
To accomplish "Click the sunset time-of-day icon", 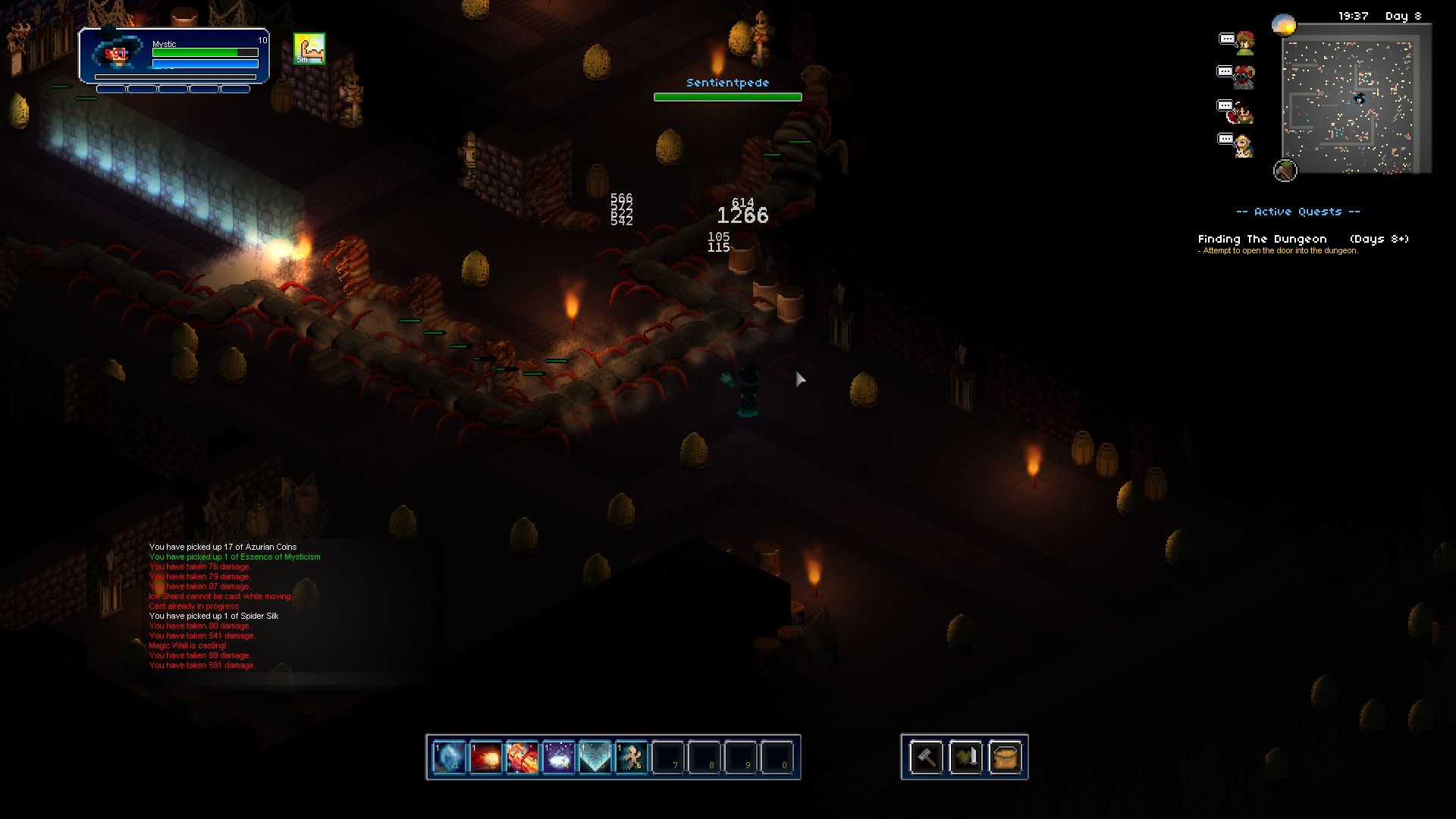I will pyautogui.click(x=1284, y=25).
